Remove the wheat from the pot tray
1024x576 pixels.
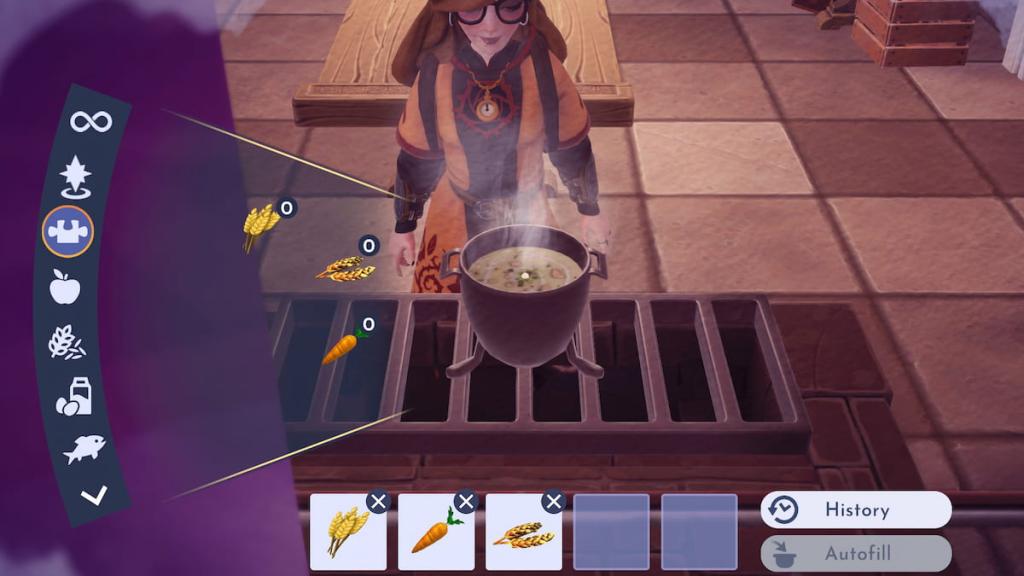click(x=378, y=502)
